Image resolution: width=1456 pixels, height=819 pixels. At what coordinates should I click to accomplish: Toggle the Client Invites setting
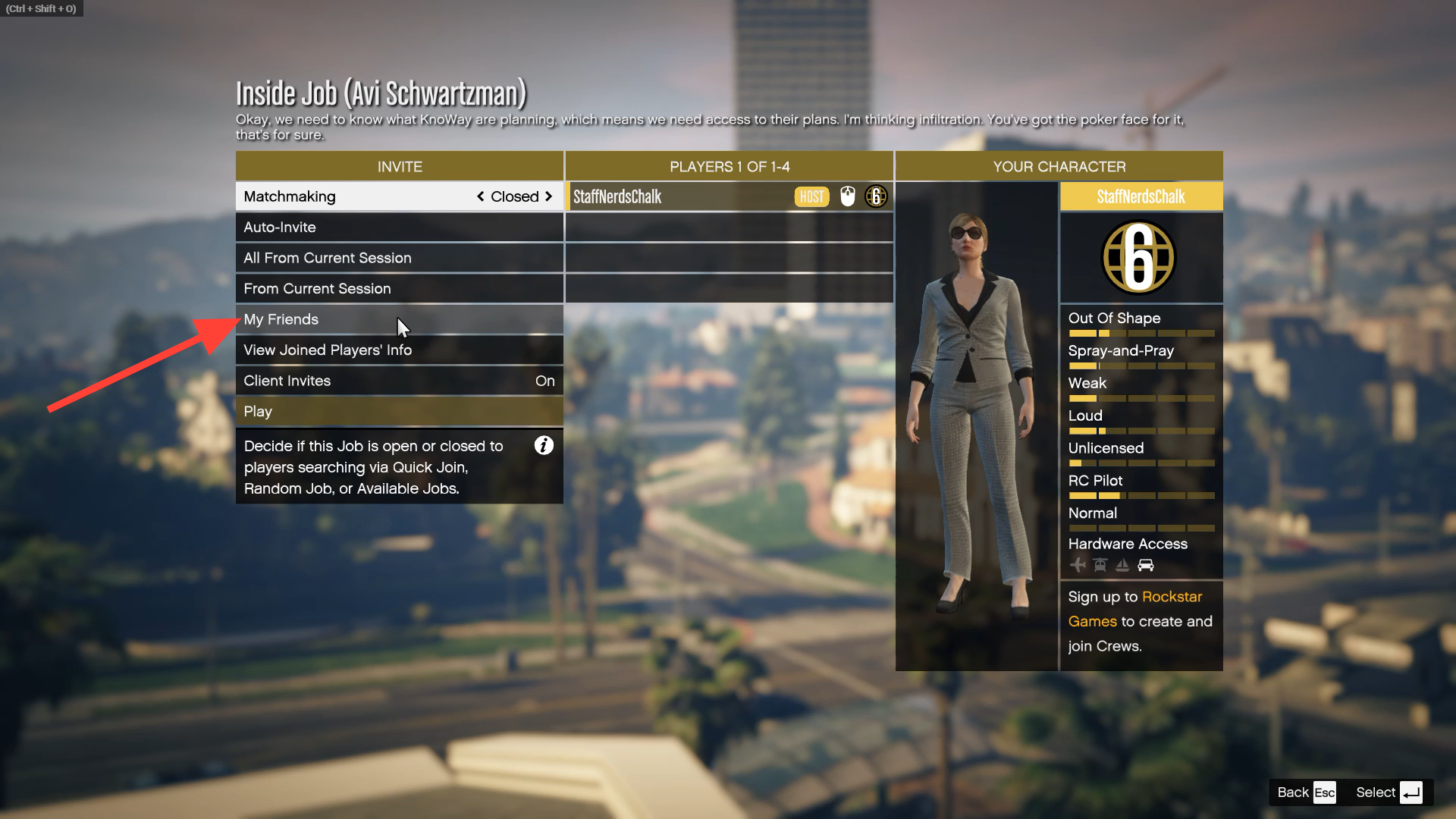point(399,381)
